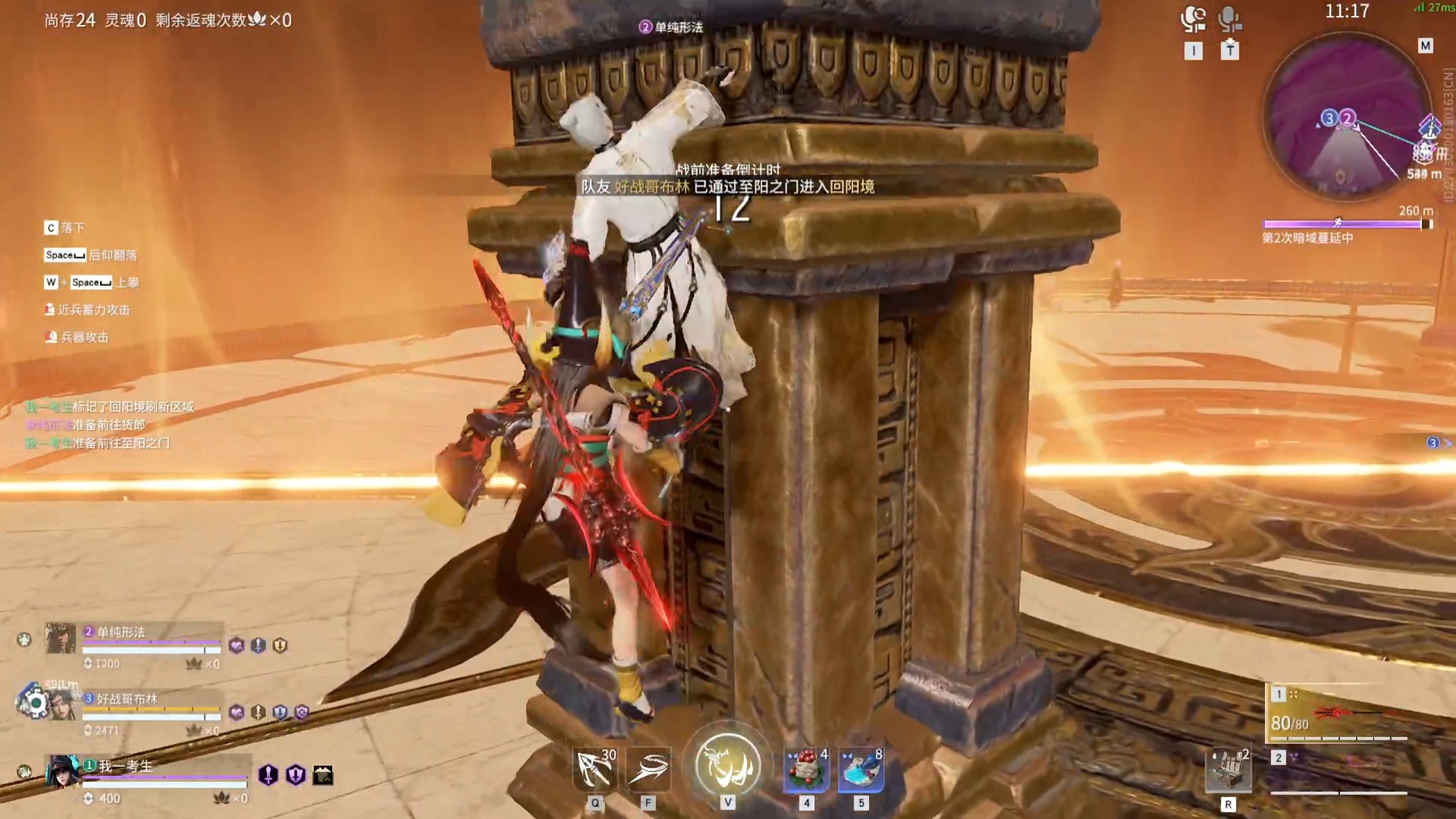This screenshot has height=819, width=1456.
Task: Toggle the voice chat speaker icon
Action: click(x=1193, y=19)
